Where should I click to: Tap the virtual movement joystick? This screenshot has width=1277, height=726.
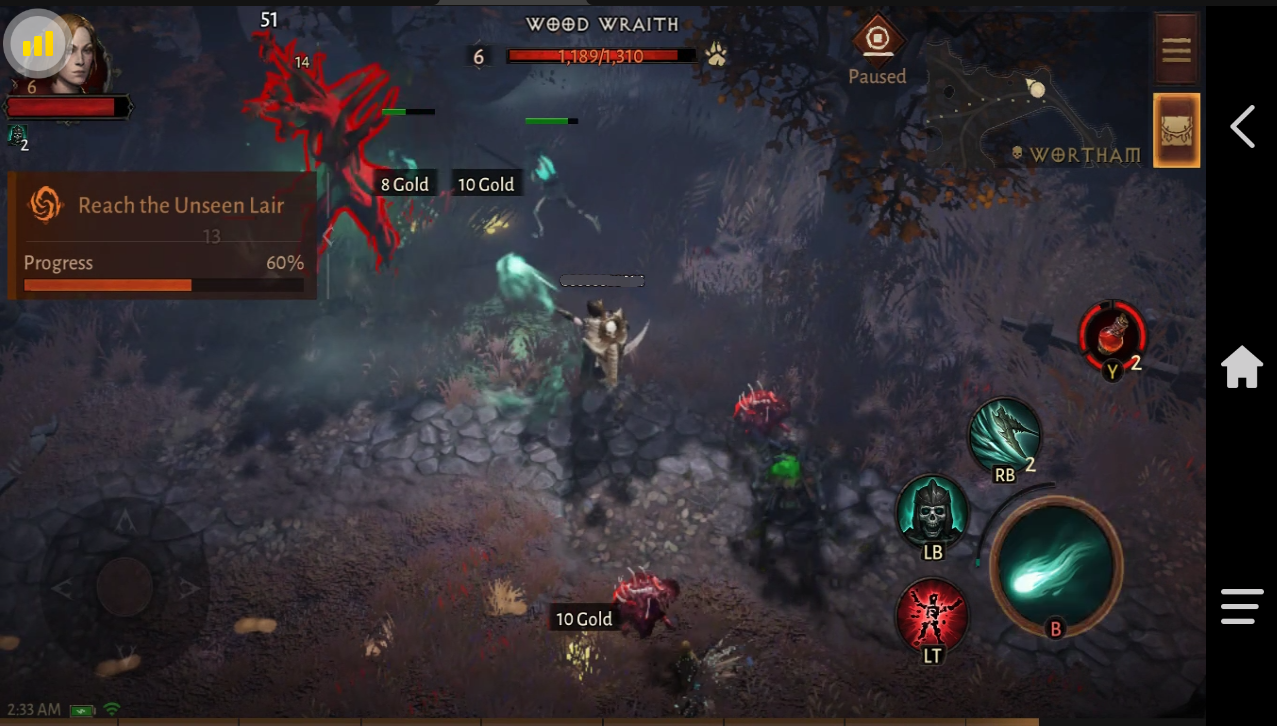125,586
